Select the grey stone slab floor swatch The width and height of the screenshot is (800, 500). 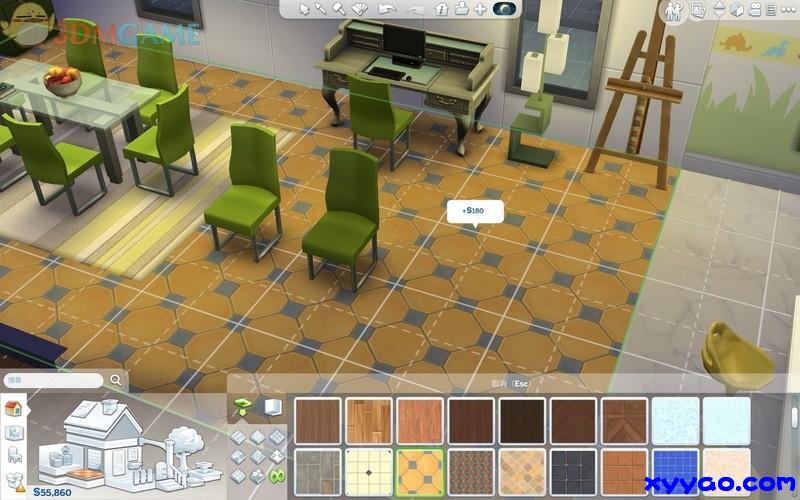click(320, 470)
